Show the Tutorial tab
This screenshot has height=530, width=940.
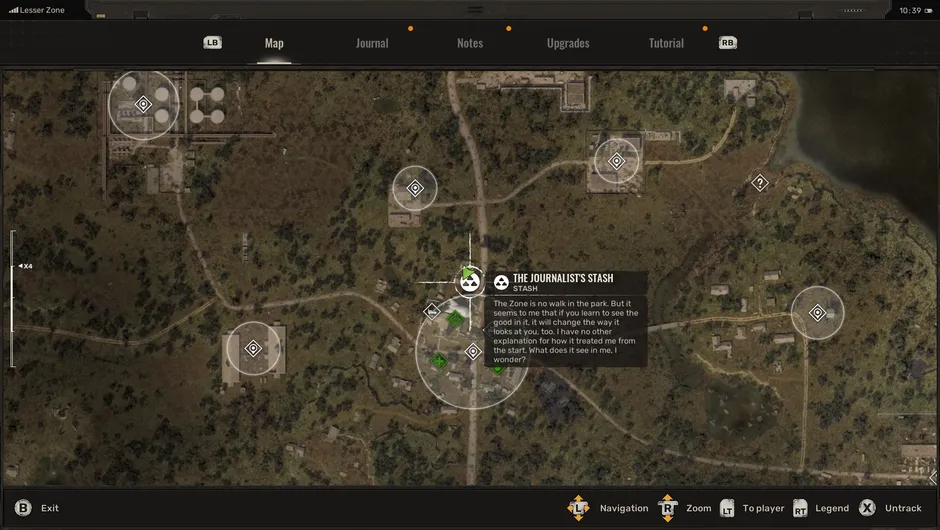click(x=666, y=43)
